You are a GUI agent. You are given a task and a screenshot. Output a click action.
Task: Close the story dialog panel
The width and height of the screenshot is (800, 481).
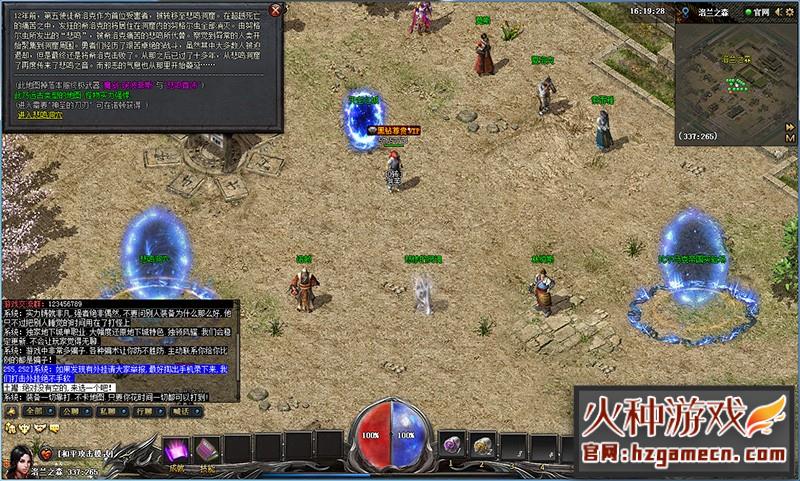(x=277, y=9)
